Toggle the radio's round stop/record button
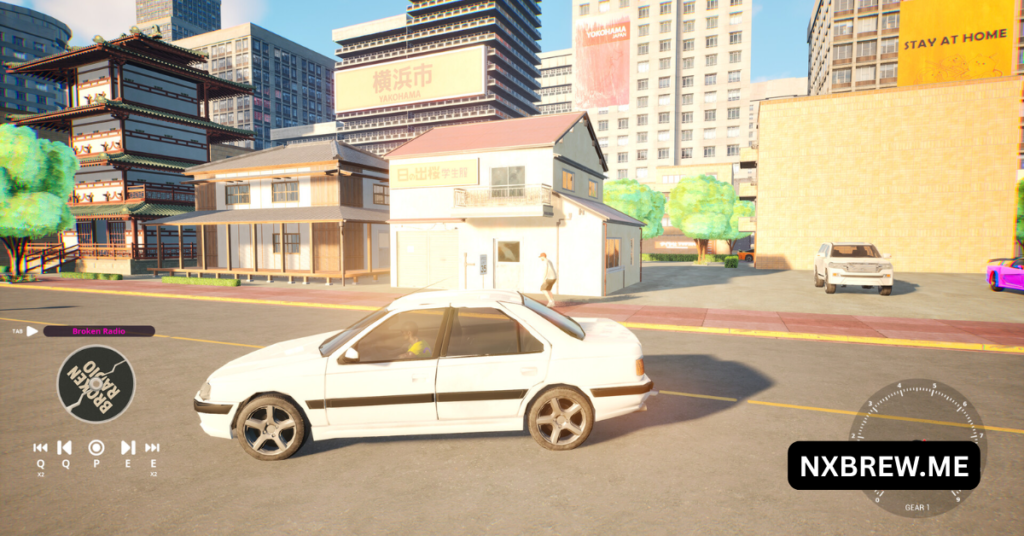 point(96,448)
